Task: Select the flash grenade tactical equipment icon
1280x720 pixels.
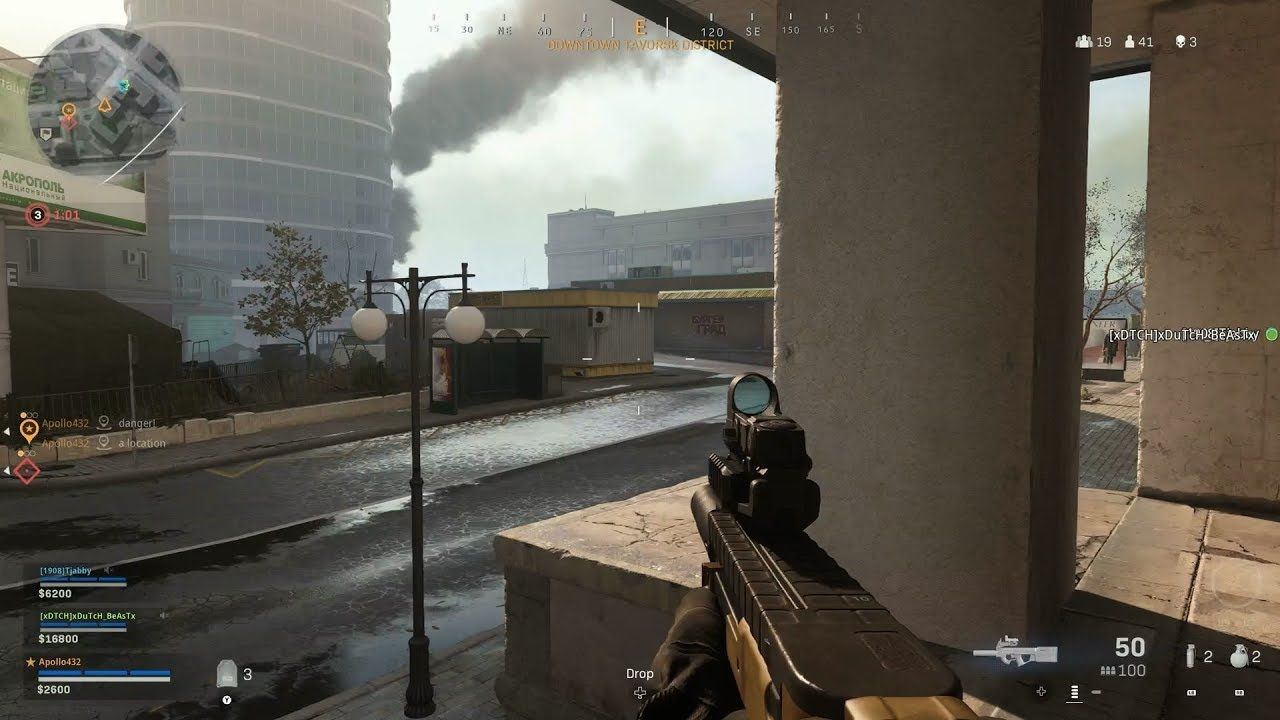Action: point(1191,655)
